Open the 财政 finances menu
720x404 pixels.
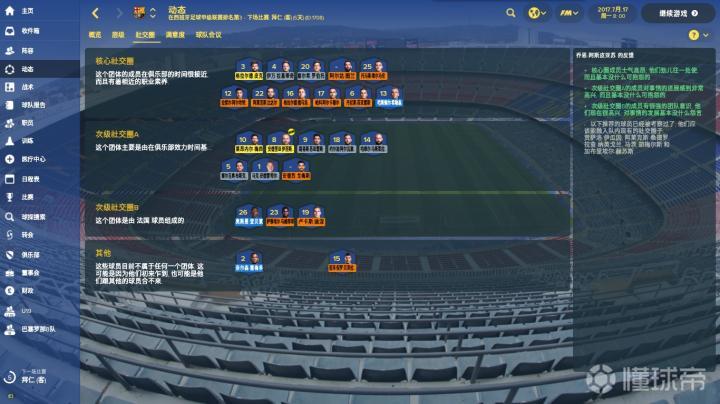coord(27,290)
